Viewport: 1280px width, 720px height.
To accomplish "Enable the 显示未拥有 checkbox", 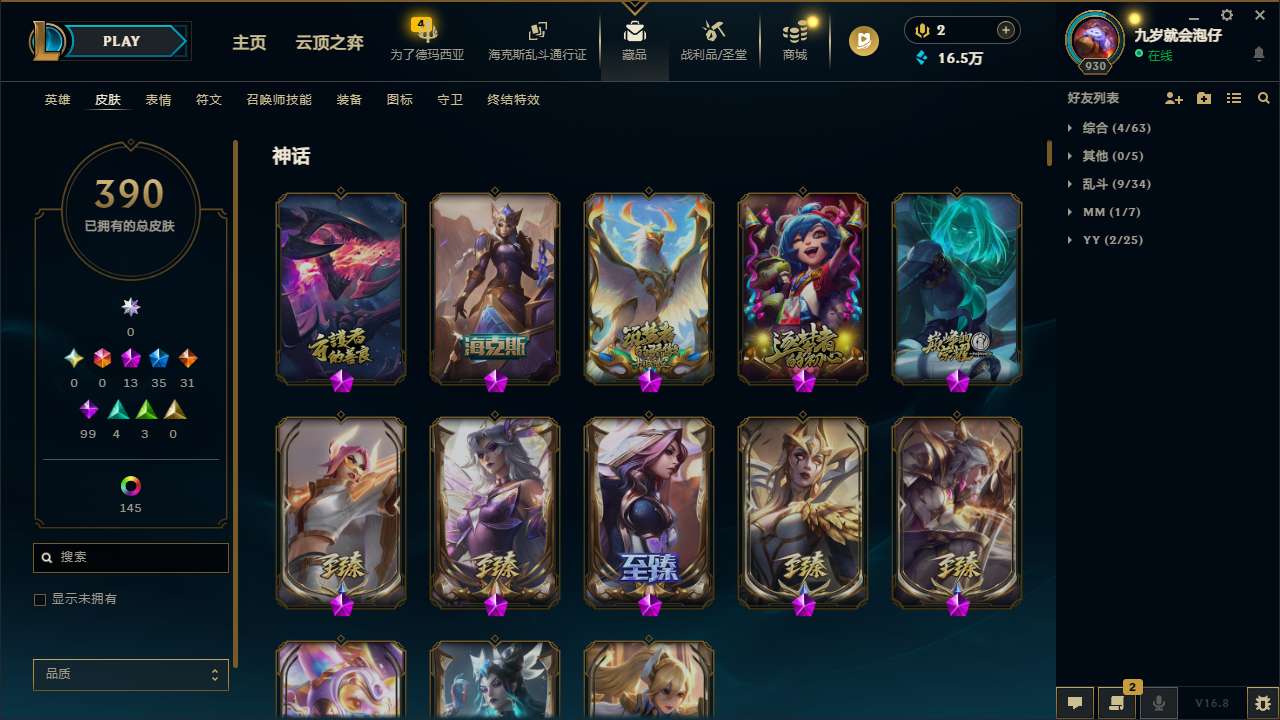I will tap(40, 599).
